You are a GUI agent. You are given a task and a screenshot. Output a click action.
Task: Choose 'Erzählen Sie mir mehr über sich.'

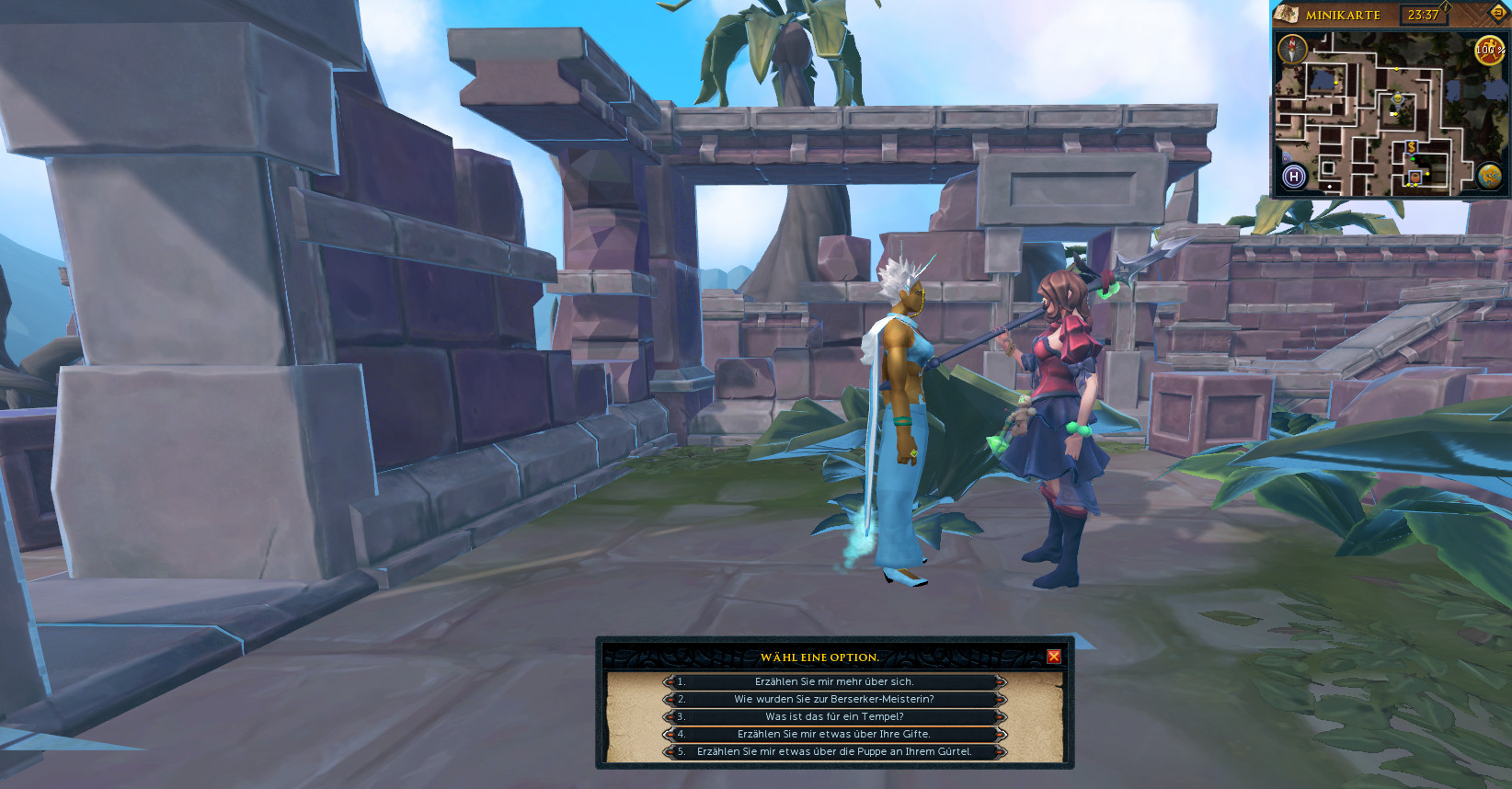tap(834, 681)
